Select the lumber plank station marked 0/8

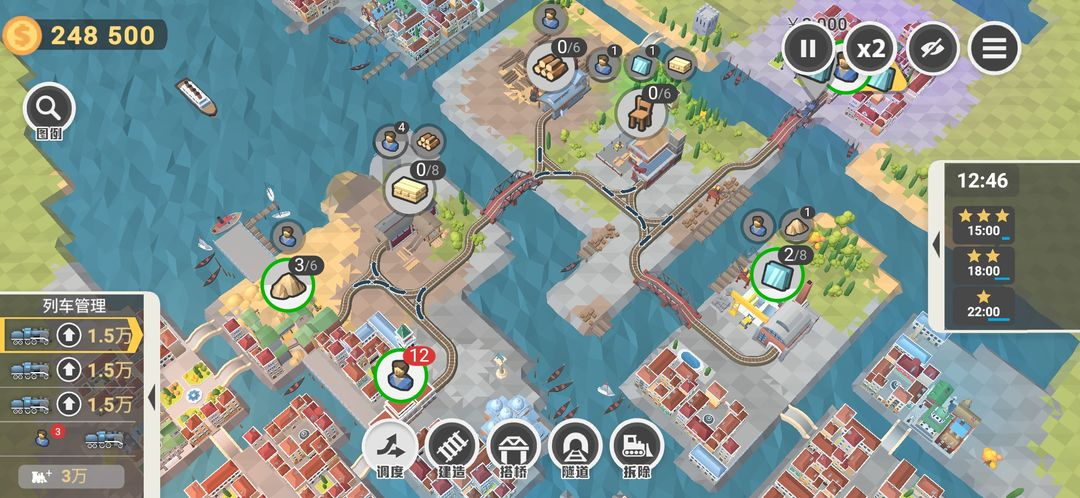(x=409, y=187)
